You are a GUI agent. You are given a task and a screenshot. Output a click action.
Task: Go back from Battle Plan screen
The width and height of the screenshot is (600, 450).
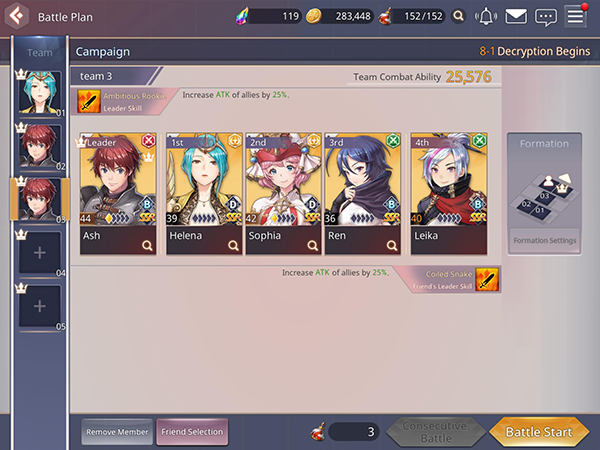tap(16, 16)
